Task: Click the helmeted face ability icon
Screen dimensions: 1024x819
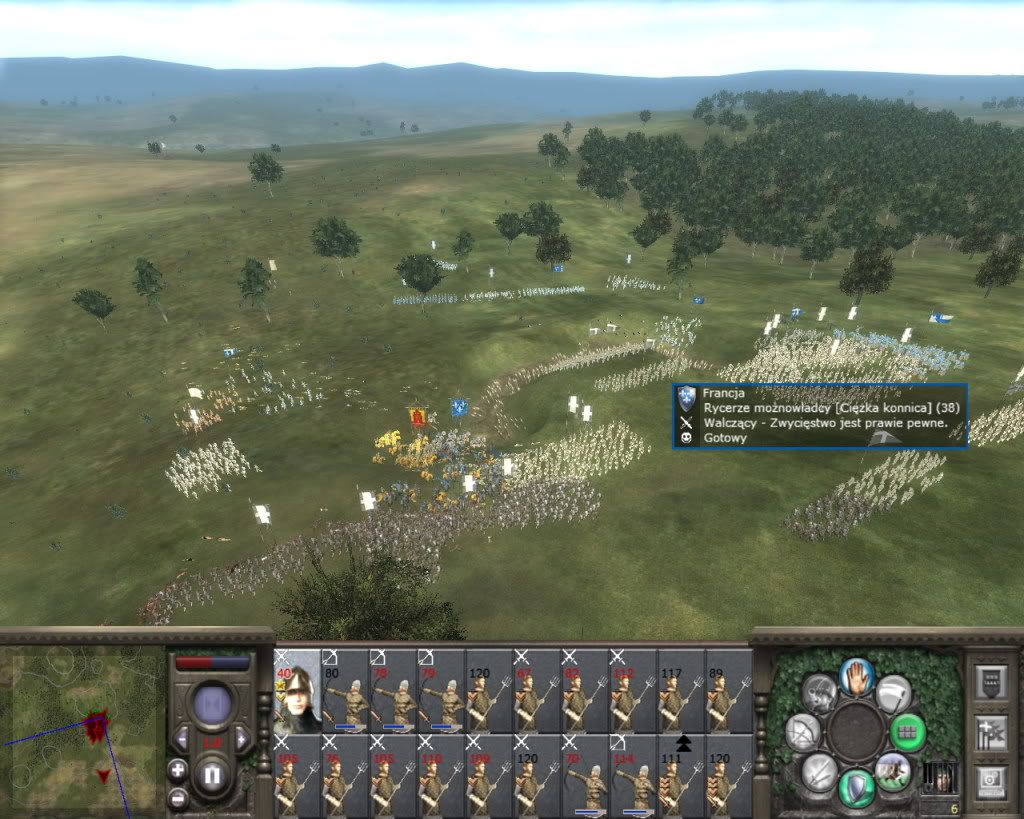Action: coord(819,692)
